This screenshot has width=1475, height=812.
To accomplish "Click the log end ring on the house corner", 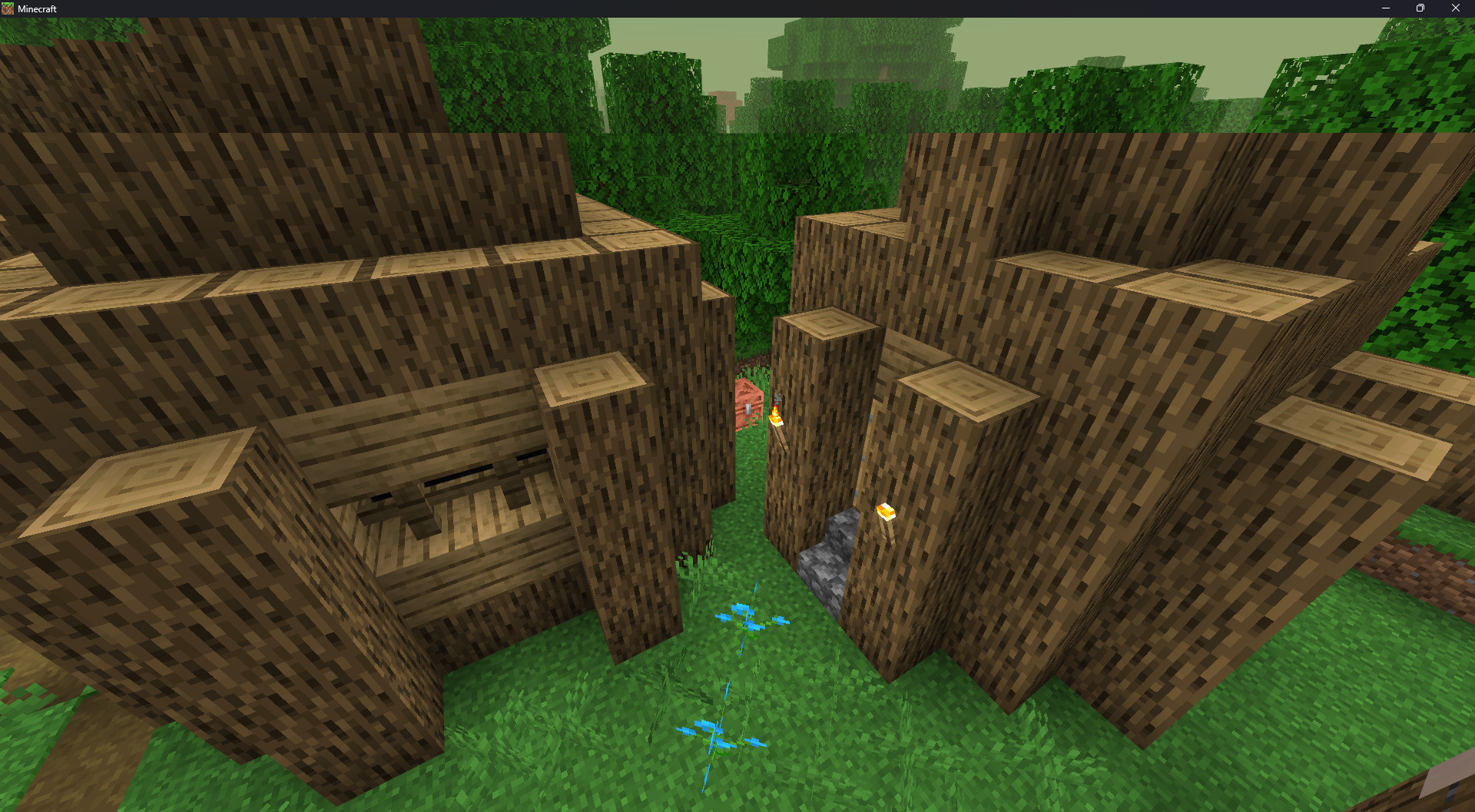I will click(x=592, y=380).
